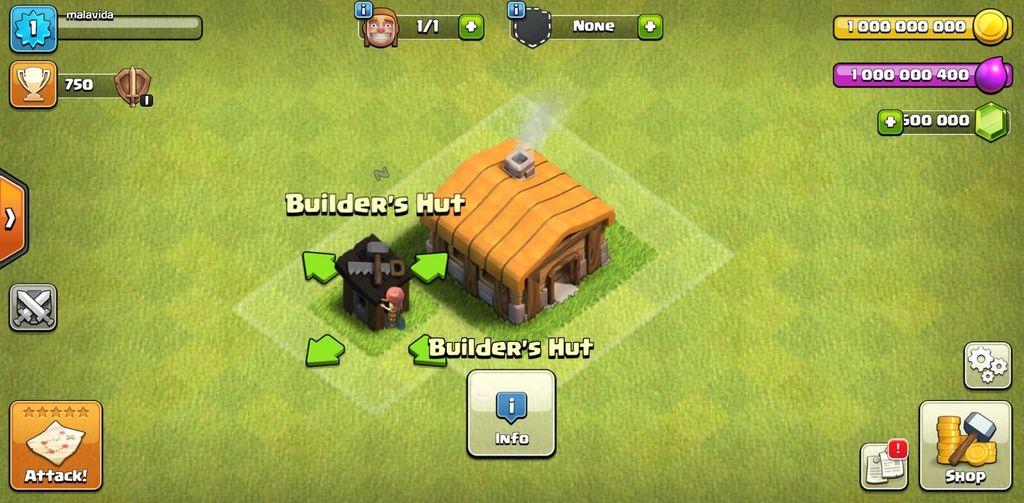The image size is (1024, 503).
Task: Buy more gems with green plus
Action: [x=890, y=122]
